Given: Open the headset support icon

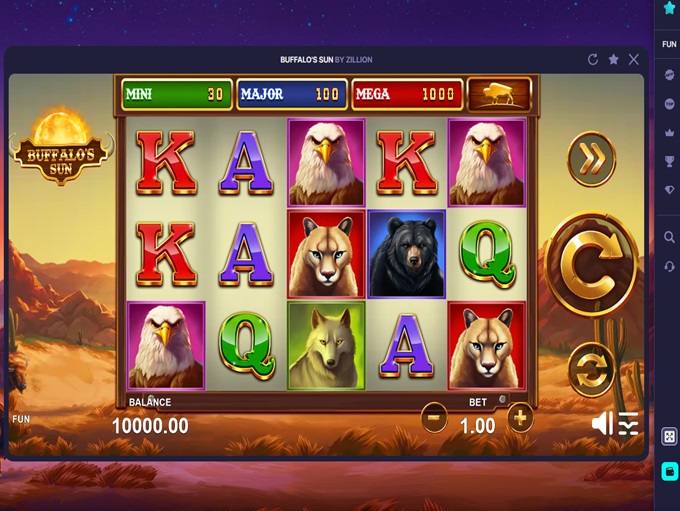Looking at the screenshot, I should click(x=669, y=266).
